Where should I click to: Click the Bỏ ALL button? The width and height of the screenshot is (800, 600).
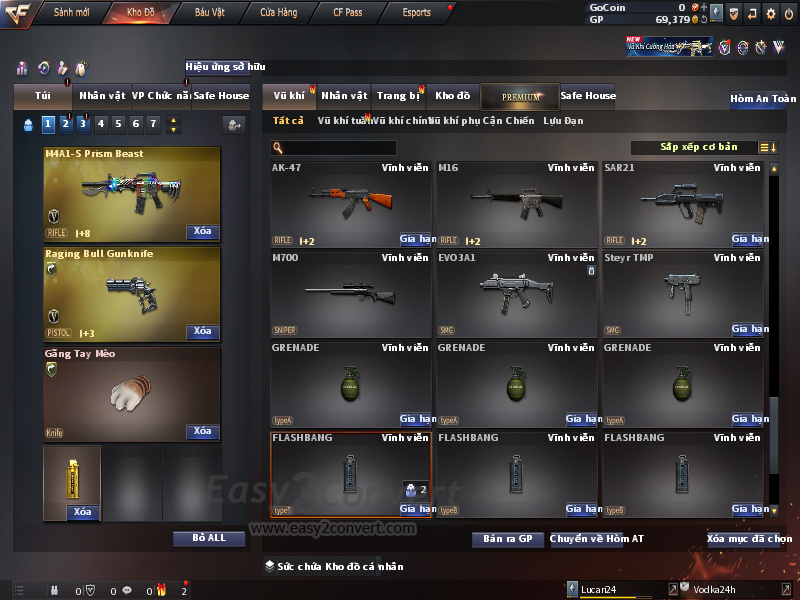(x=209, y=538)
